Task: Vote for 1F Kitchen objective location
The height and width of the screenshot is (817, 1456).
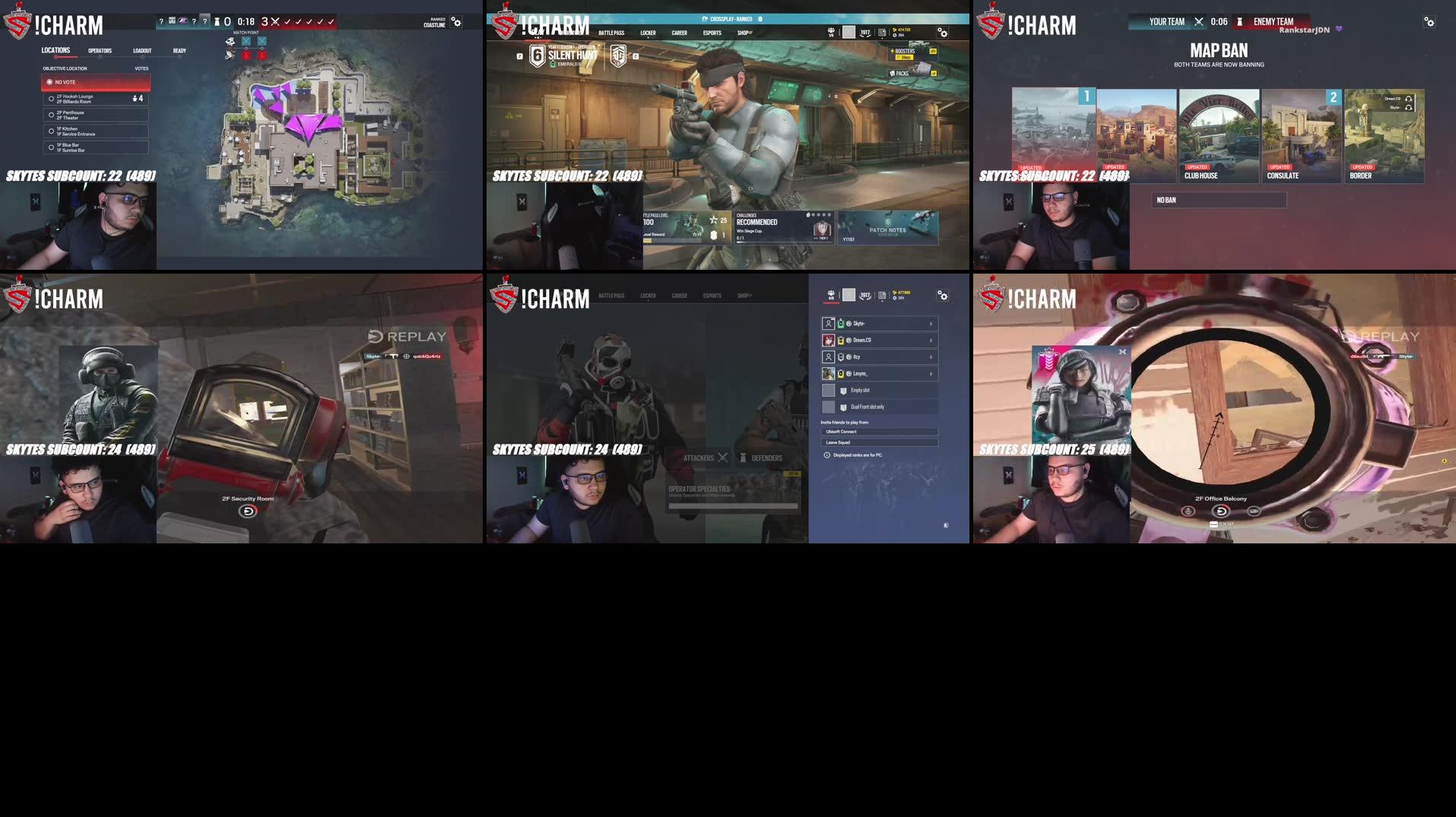Action: tap(96, 131)
